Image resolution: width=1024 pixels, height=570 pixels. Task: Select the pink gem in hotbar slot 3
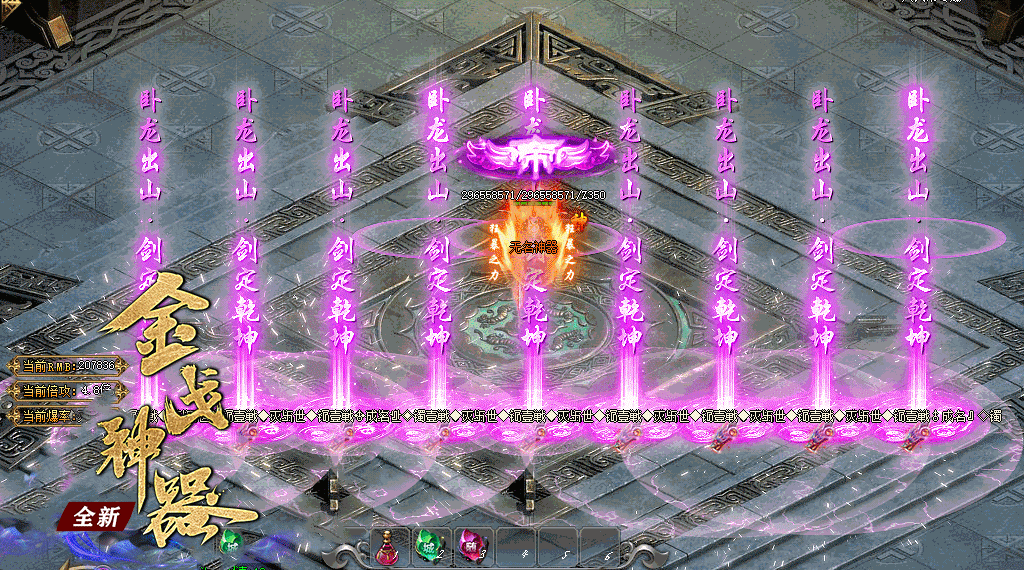pos(470,546)
